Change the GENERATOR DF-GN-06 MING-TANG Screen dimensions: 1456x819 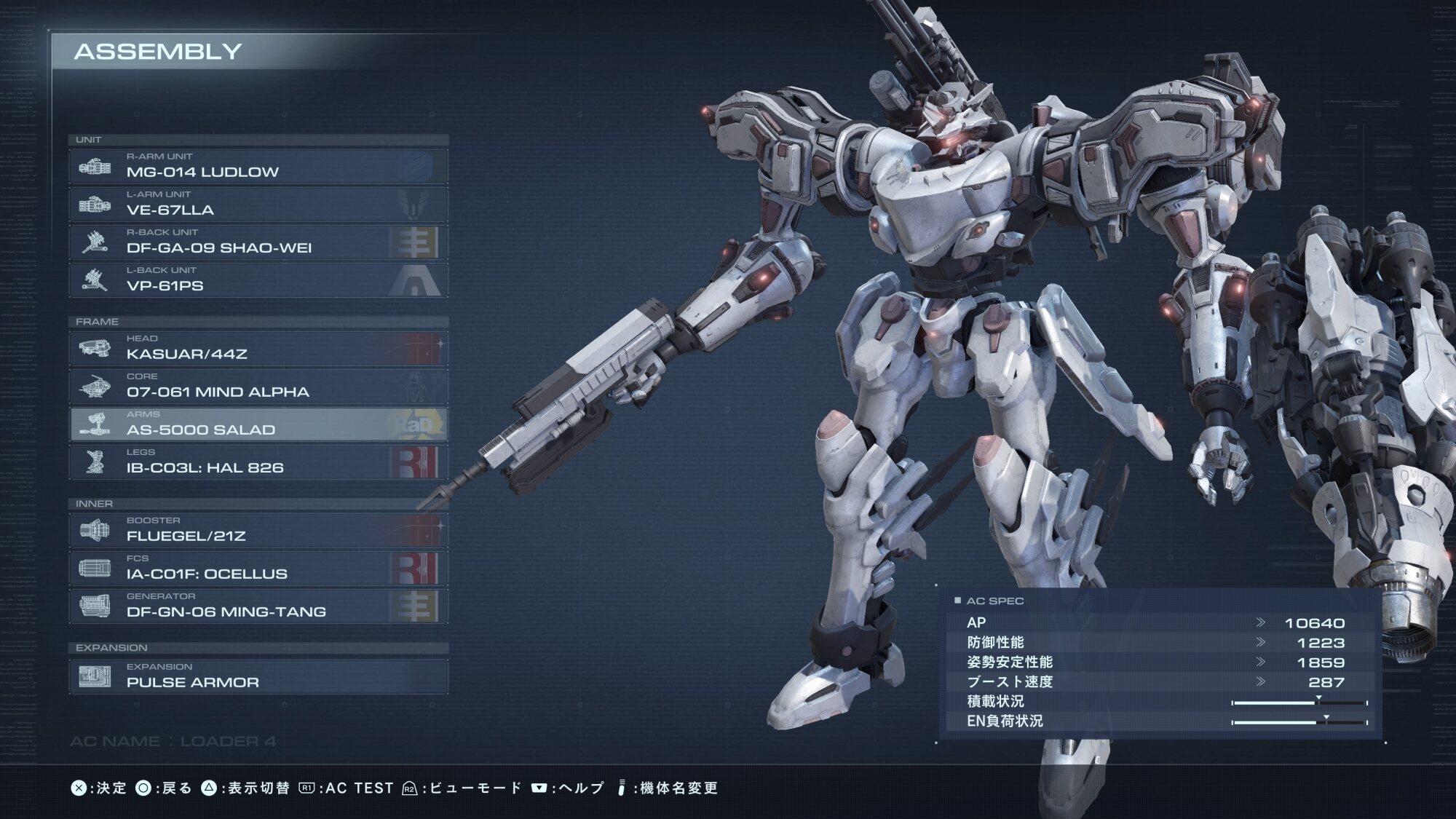click(258, 606)
